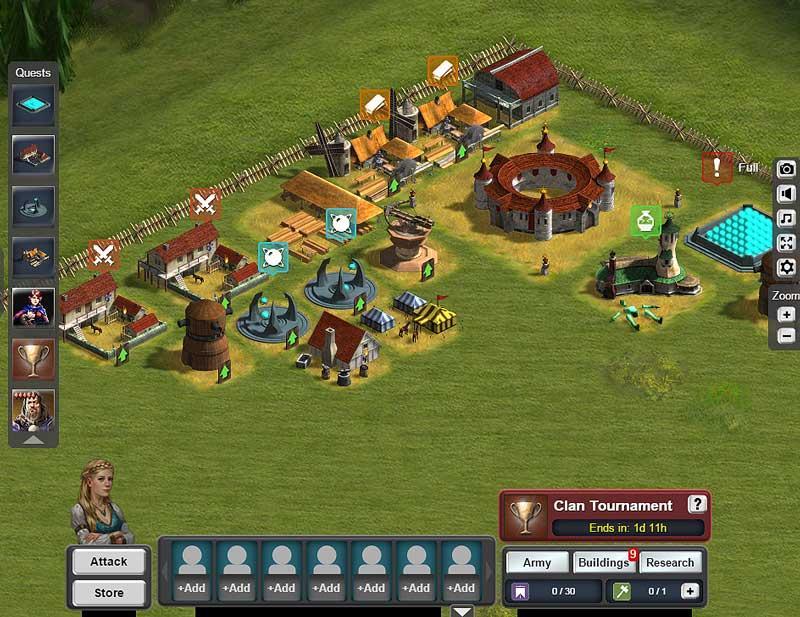Viewport: 800px width, 617px height.
Task: Zoom in with the plus button
Action: coord(787,315)
